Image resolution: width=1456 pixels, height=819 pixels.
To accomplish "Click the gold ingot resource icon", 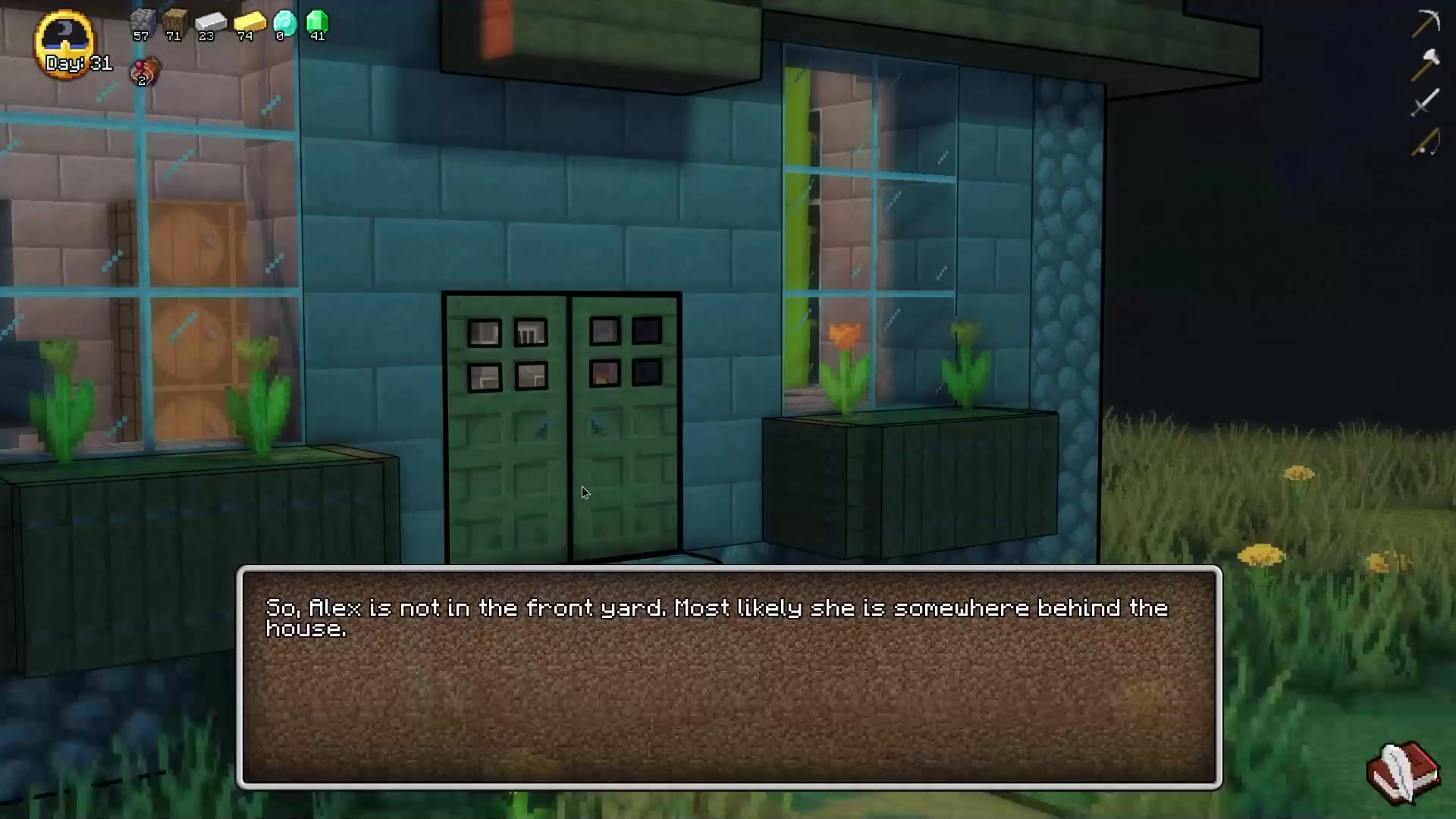I will (x=249, y=22).
